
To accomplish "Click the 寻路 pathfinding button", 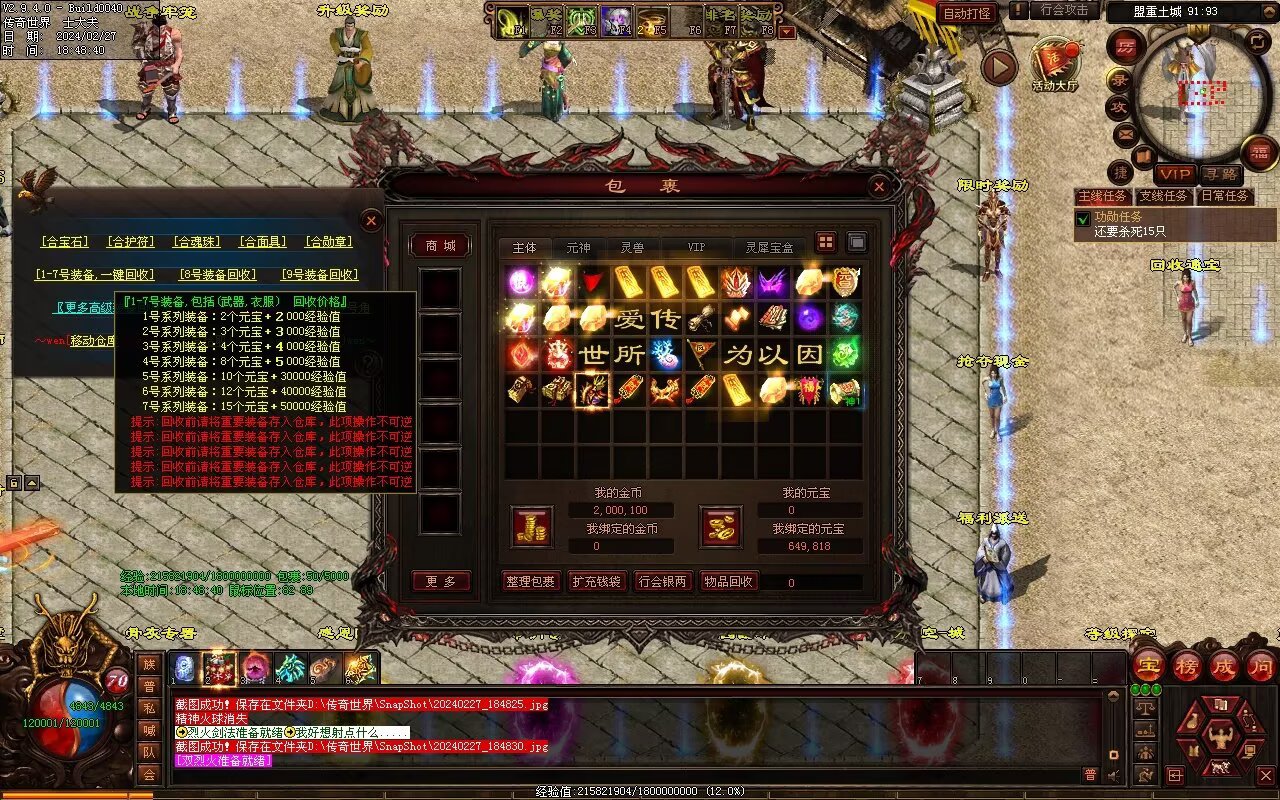I will click(1219, 174).
